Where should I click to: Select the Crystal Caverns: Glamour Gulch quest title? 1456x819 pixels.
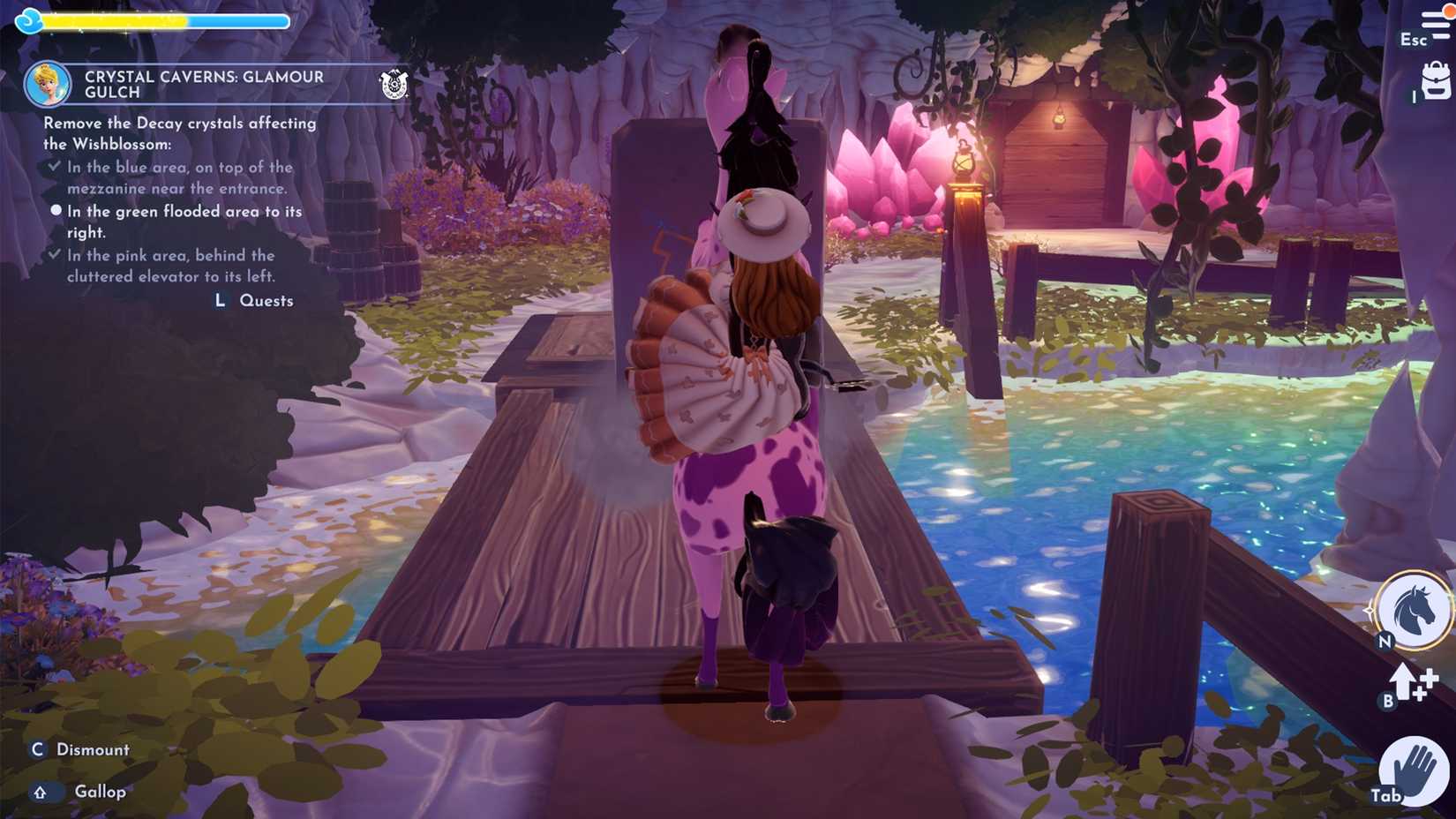[x=201, y=83]
